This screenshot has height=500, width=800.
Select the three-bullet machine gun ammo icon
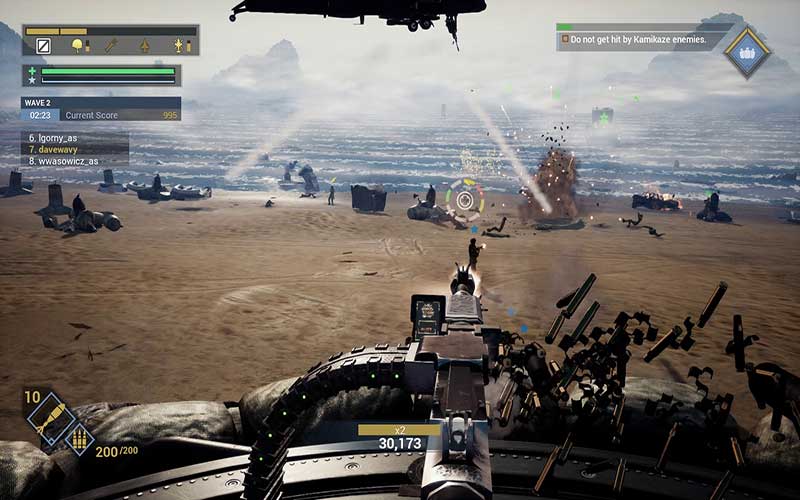click(78, 439)
